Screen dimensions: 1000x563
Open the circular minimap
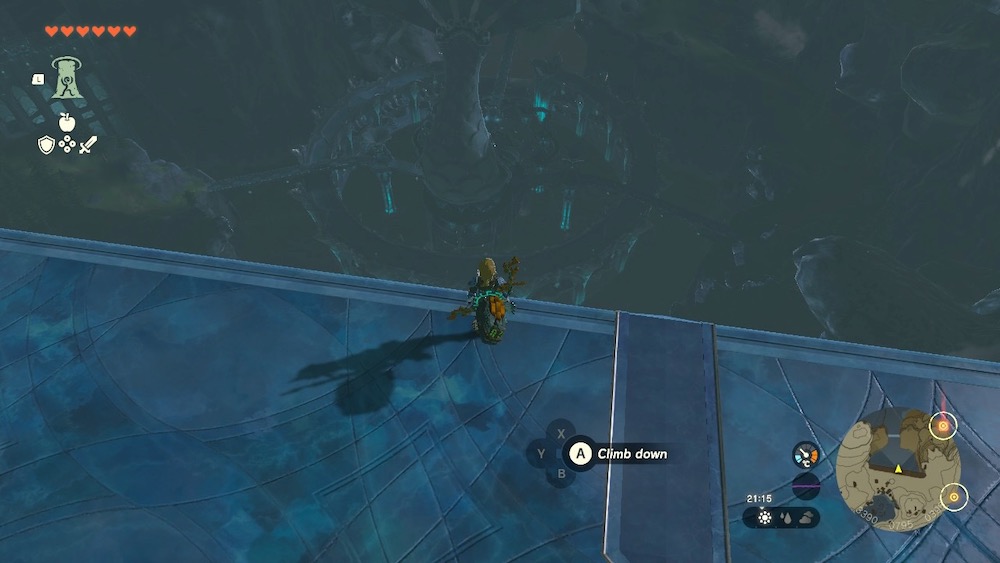click(898, 468)
